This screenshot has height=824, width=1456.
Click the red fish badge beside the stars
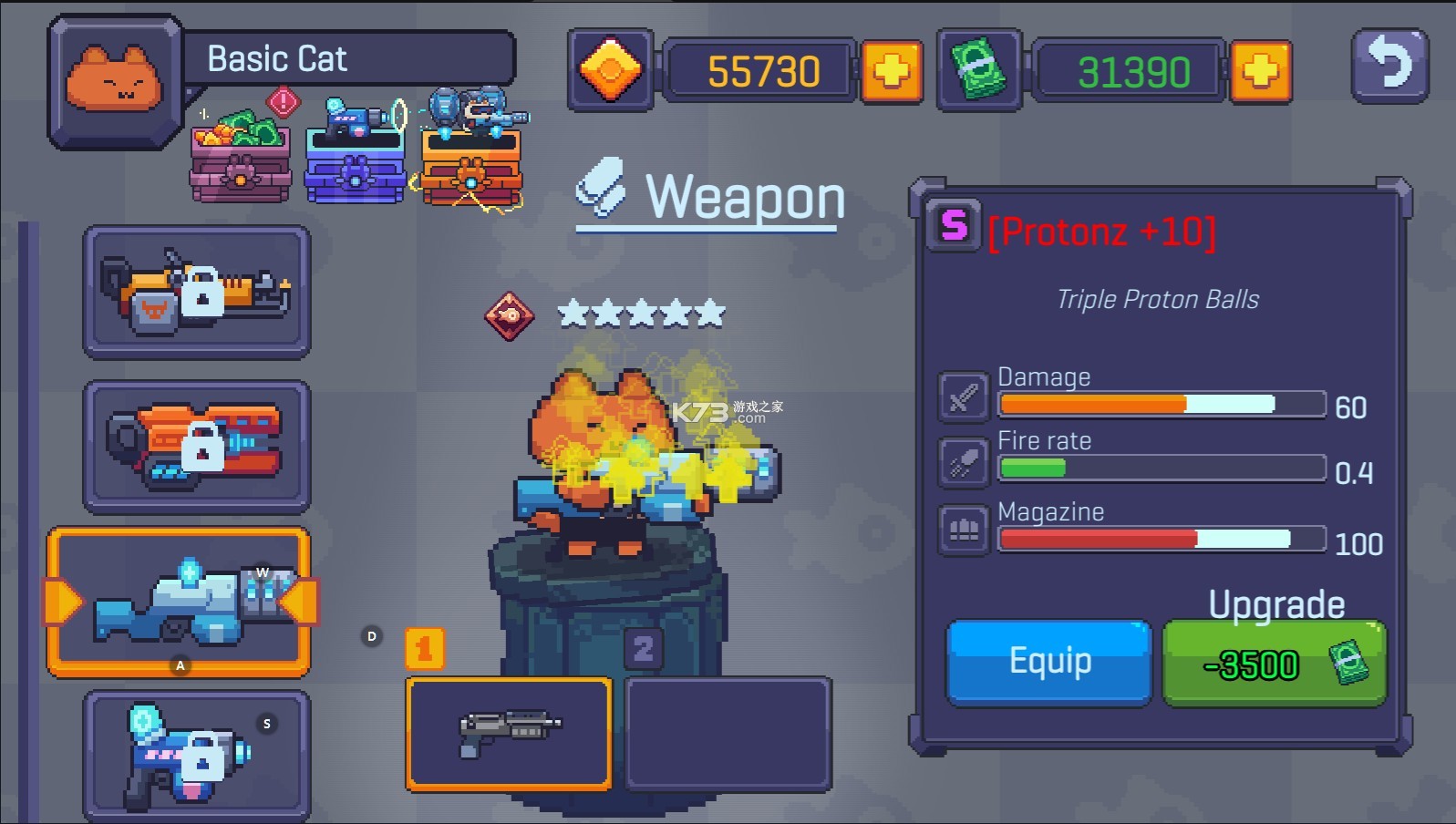pyautogui.click(x=509, y=315)
